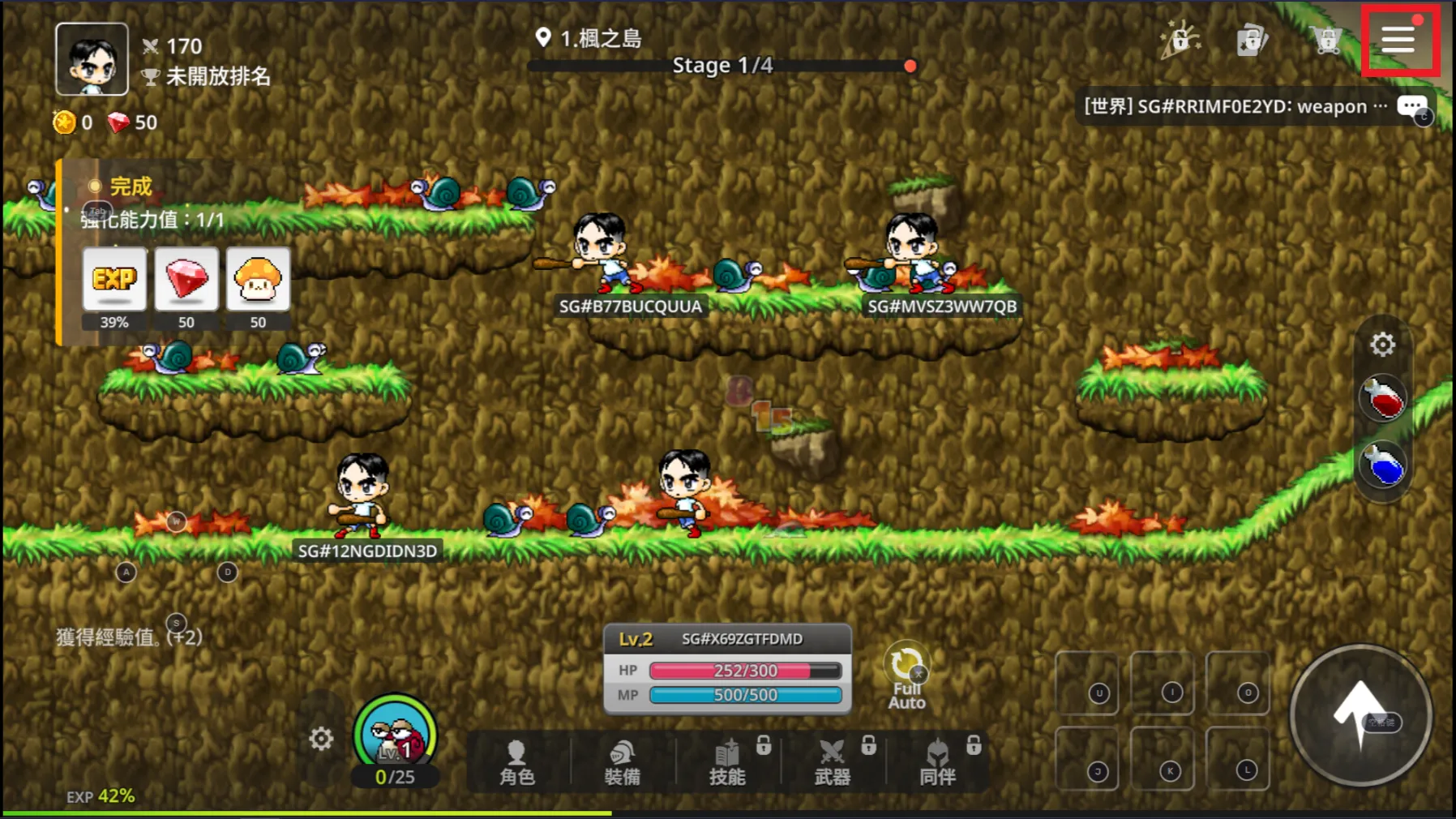Tap the large jump arrow button

(x=1360, y=715)
